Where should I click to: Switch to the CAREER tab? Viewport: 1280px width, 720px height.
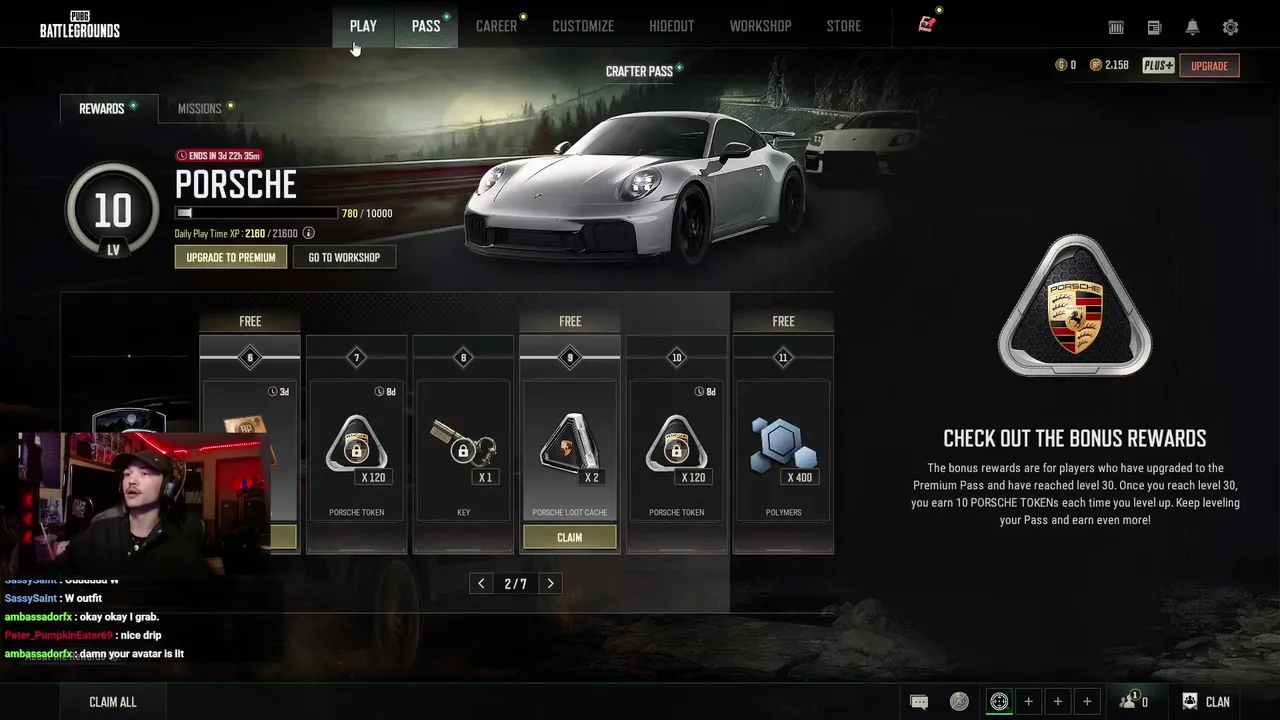[496, 26]
